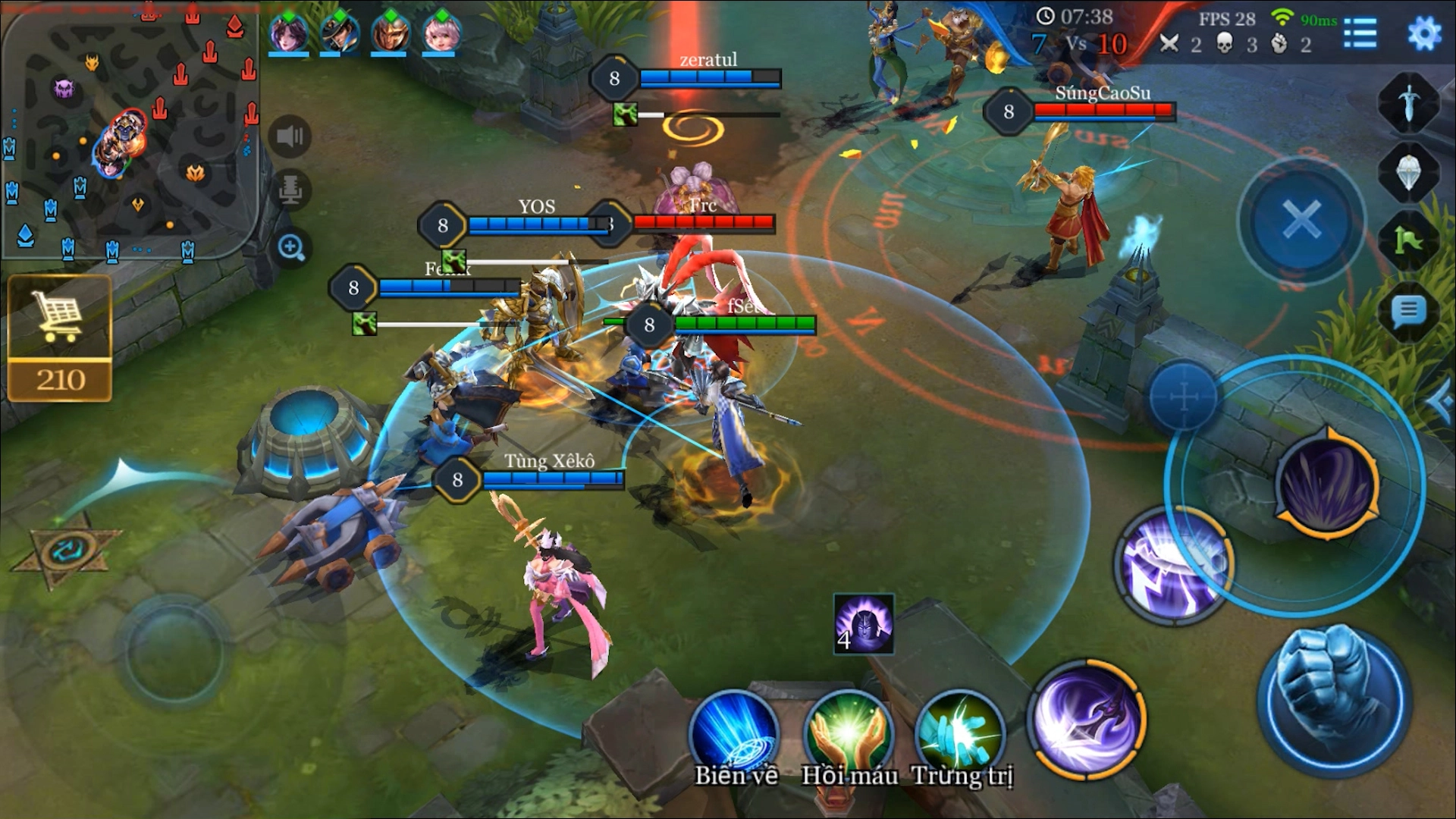Viewport: 1456px width, 819px height.
Task: Open the quick chat bubble
Action: coord(1408,310)
